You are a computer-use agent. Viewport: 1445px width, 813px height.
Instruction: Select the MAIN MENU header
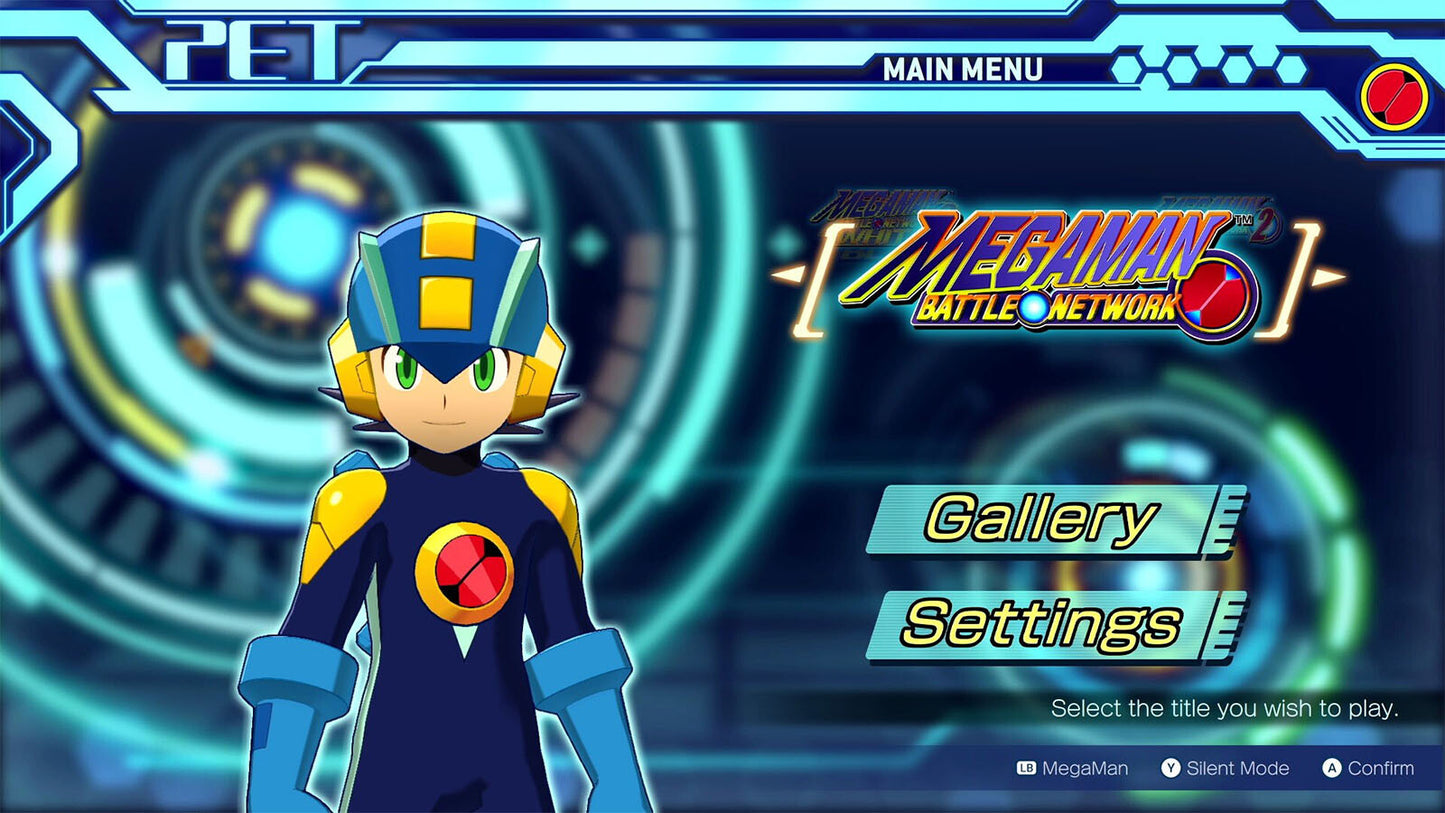(x=965, y=68)
